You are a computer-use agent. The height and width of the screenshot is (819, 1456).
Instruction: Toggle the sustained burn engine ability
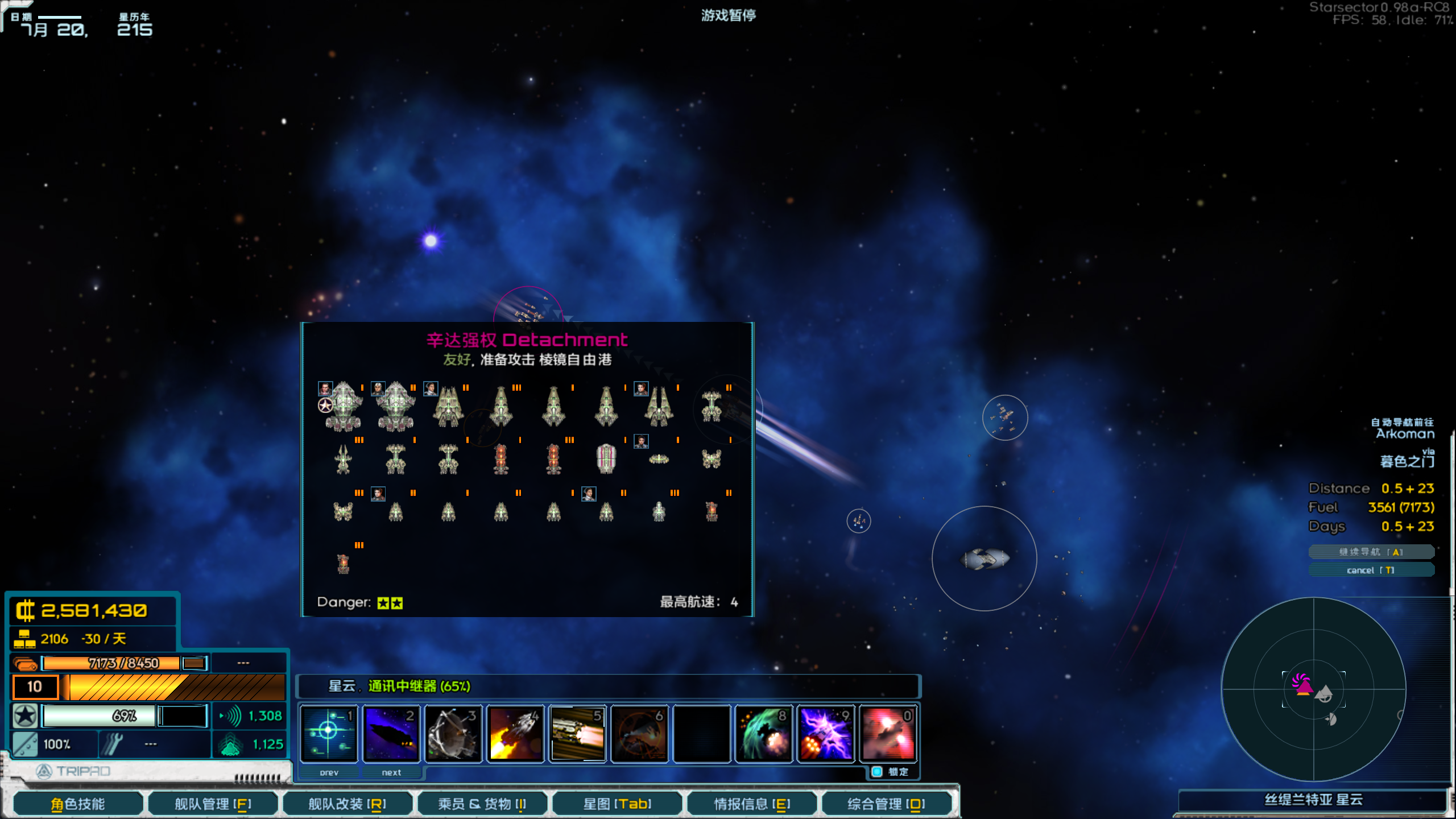click(577, 733)
